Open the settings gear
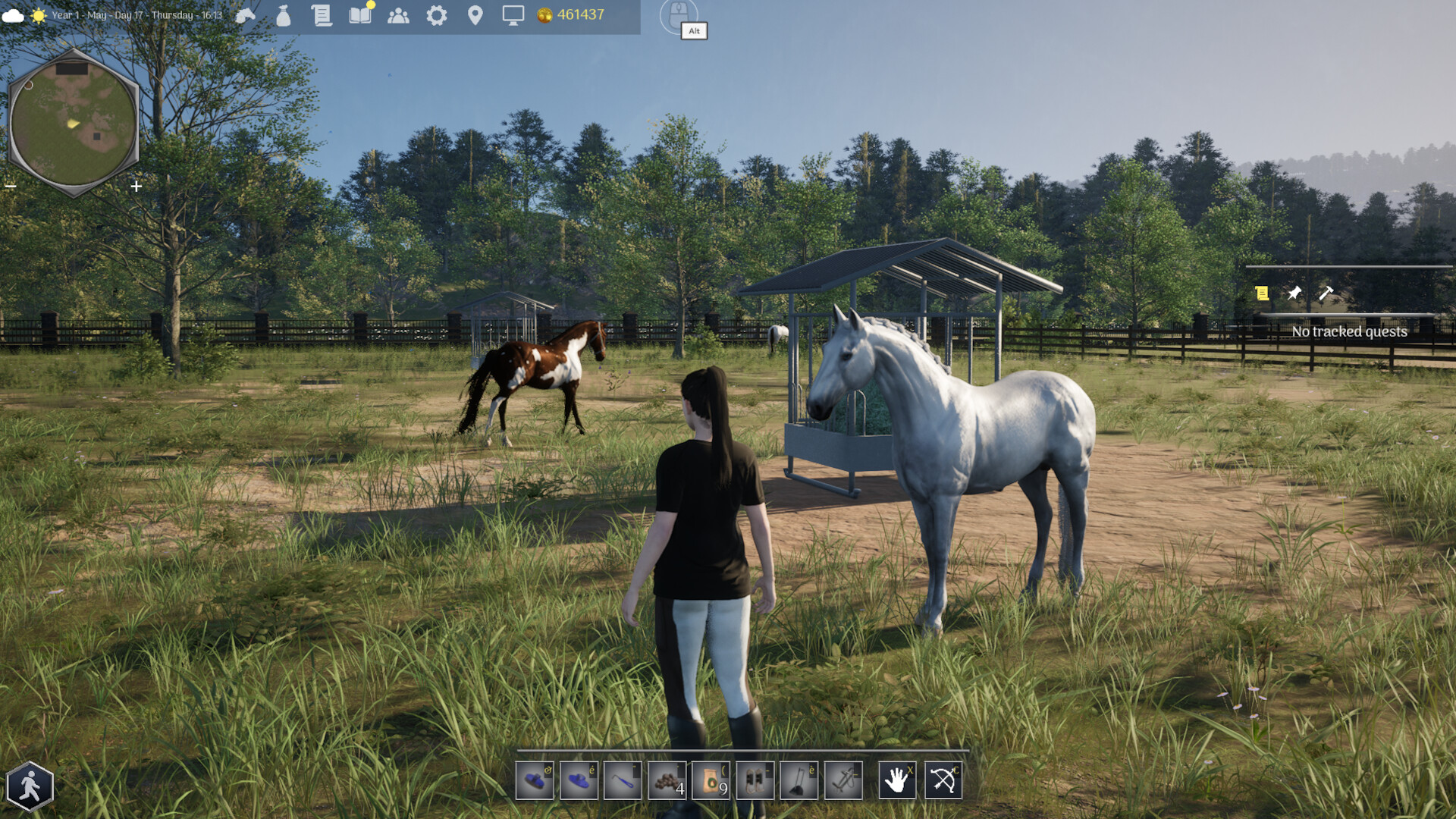 click(x=437, y=14)
